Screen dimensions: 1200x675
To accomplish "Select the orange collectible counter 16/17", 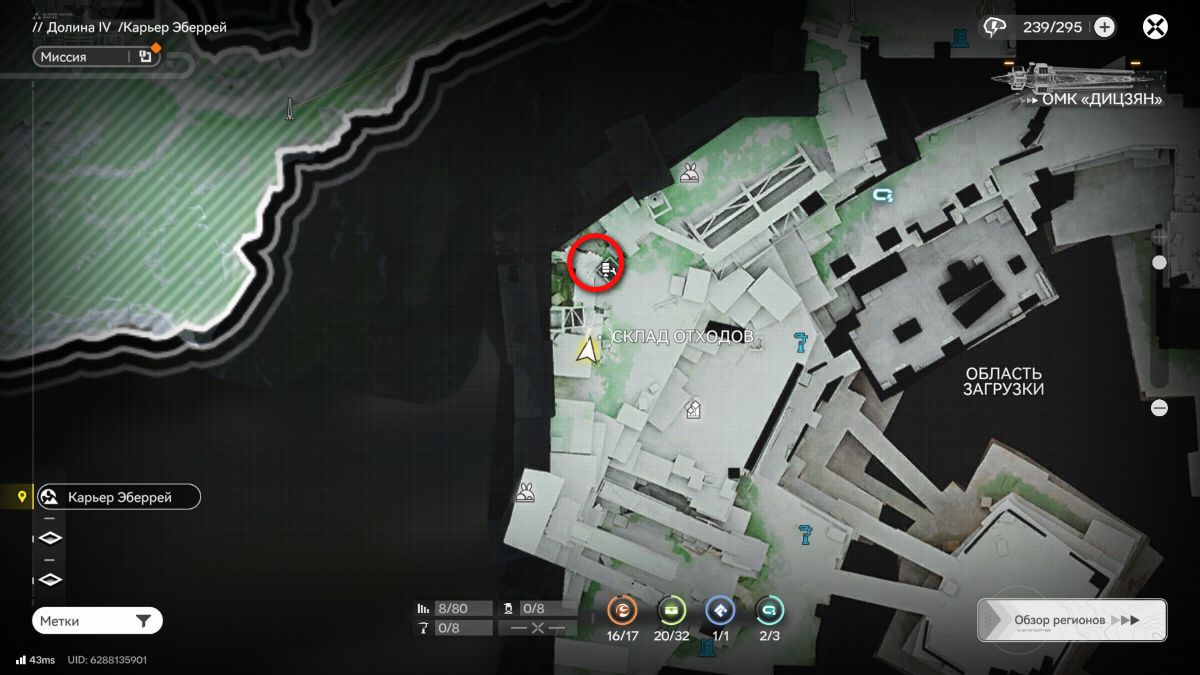I will pyautogui.click(x=622, y=610).
